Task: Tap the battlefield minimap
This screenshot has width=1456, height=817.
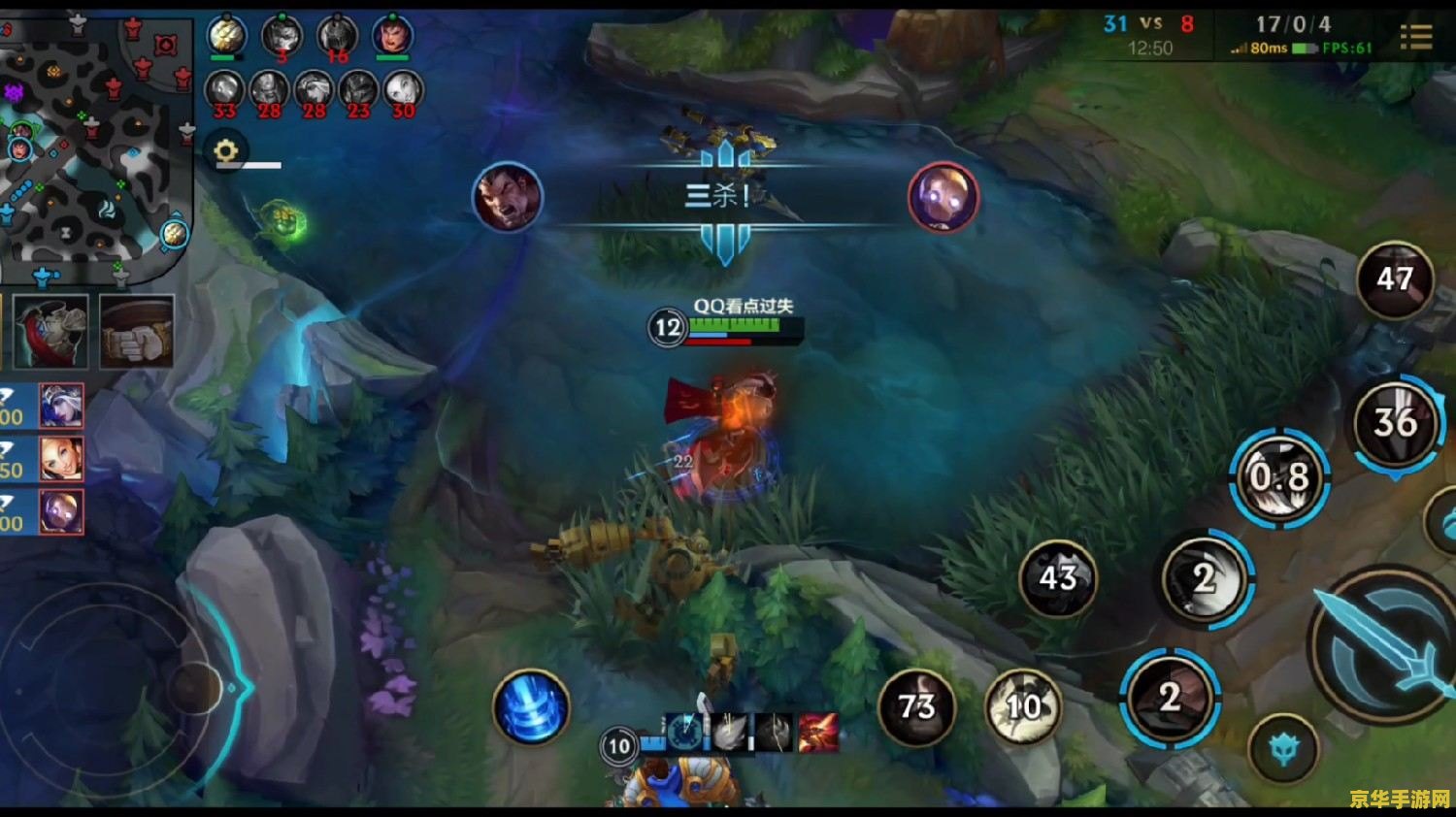Action: coord(95,144)
